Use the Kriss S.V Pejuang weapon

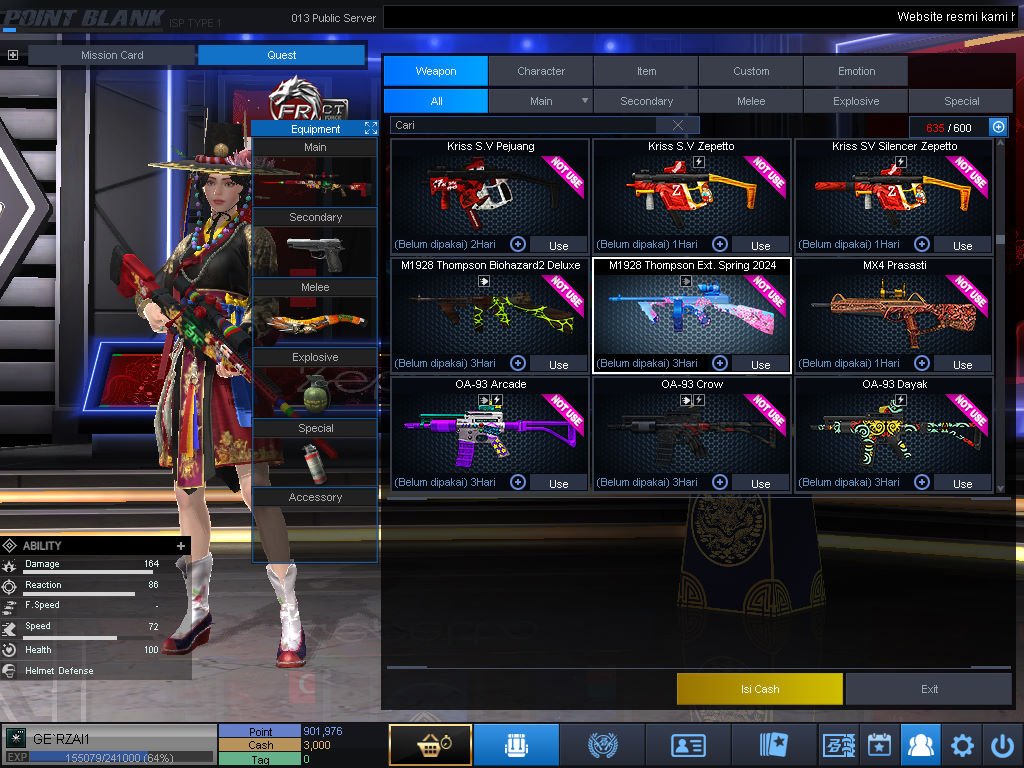[x=558, y=245]
